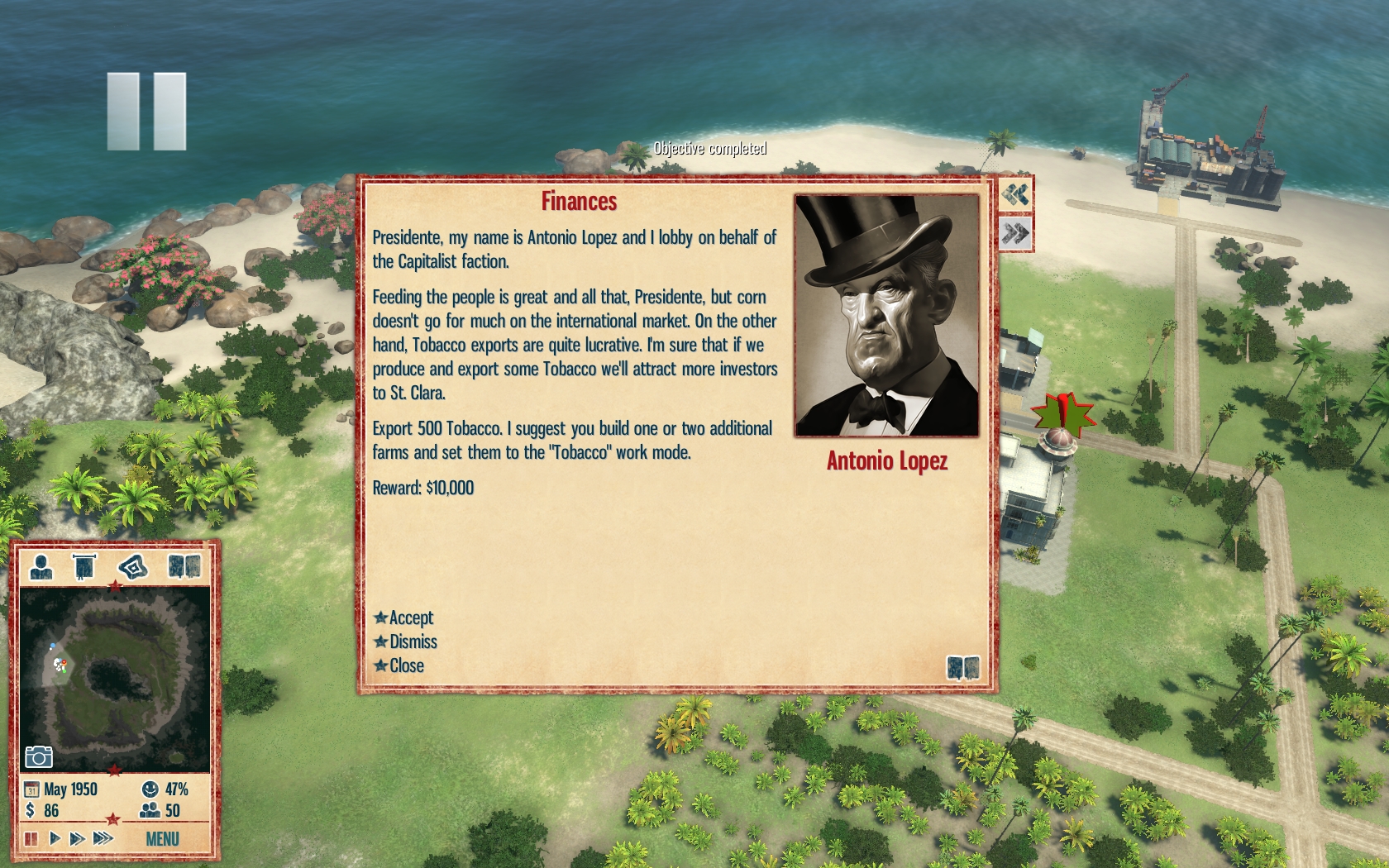Open the book icon in the dialog corner

tap(963, 667)
